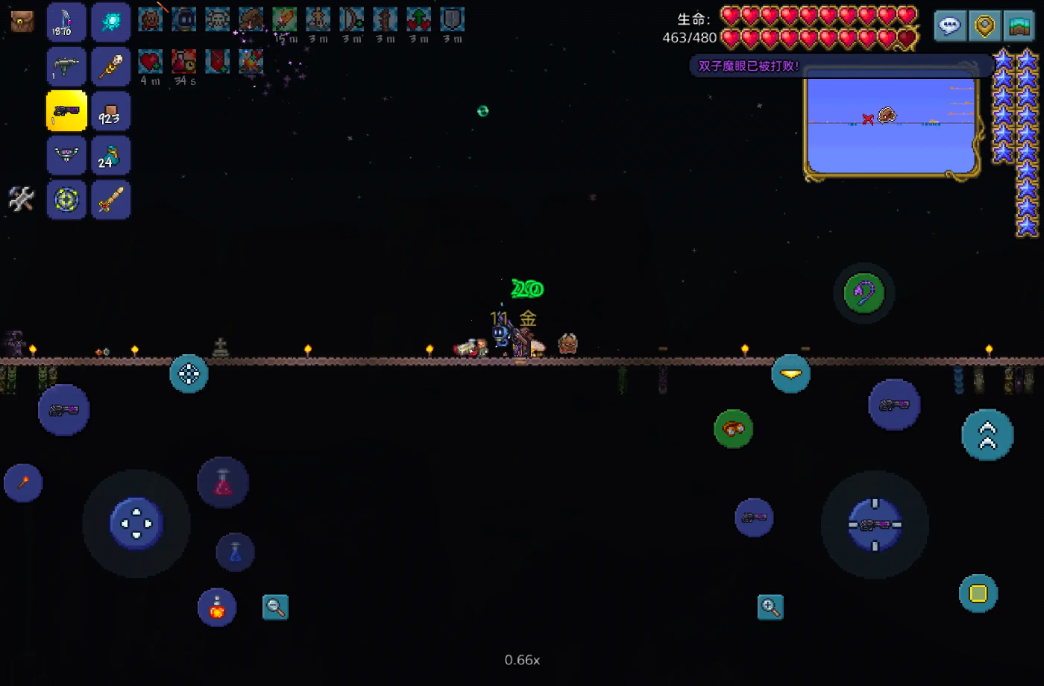
Task: Zoom out with the minus magnifier
Action: (275, 607)
